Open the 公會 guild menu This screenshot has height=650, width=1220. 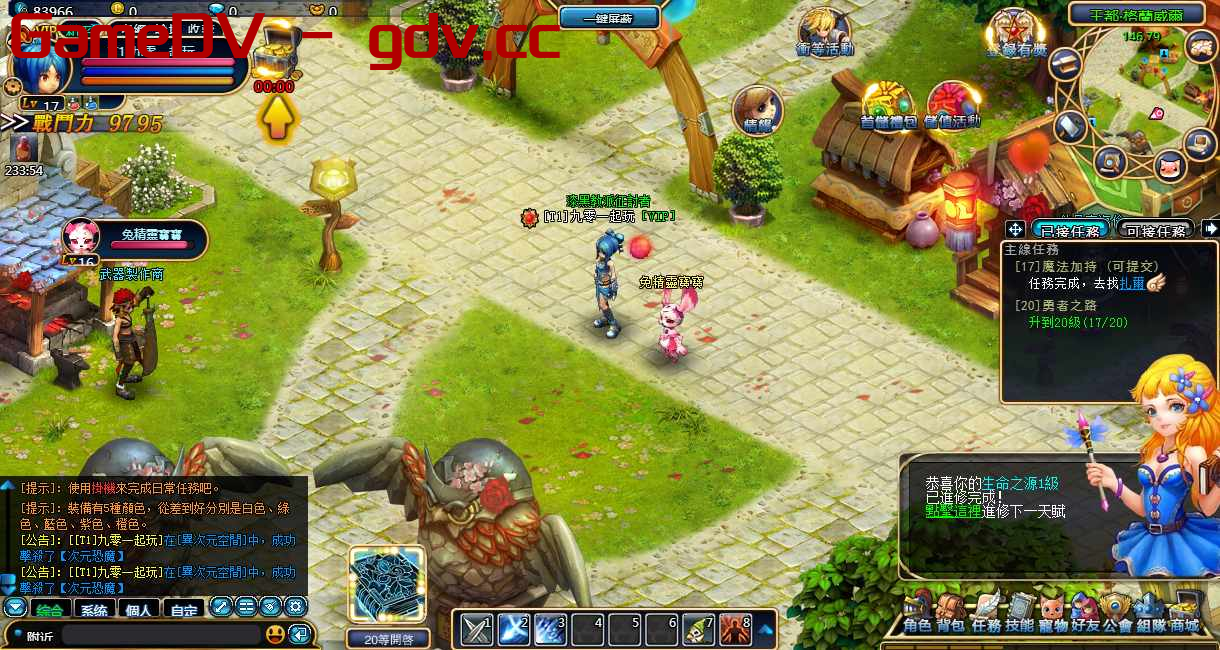[x=1117, y=613]
